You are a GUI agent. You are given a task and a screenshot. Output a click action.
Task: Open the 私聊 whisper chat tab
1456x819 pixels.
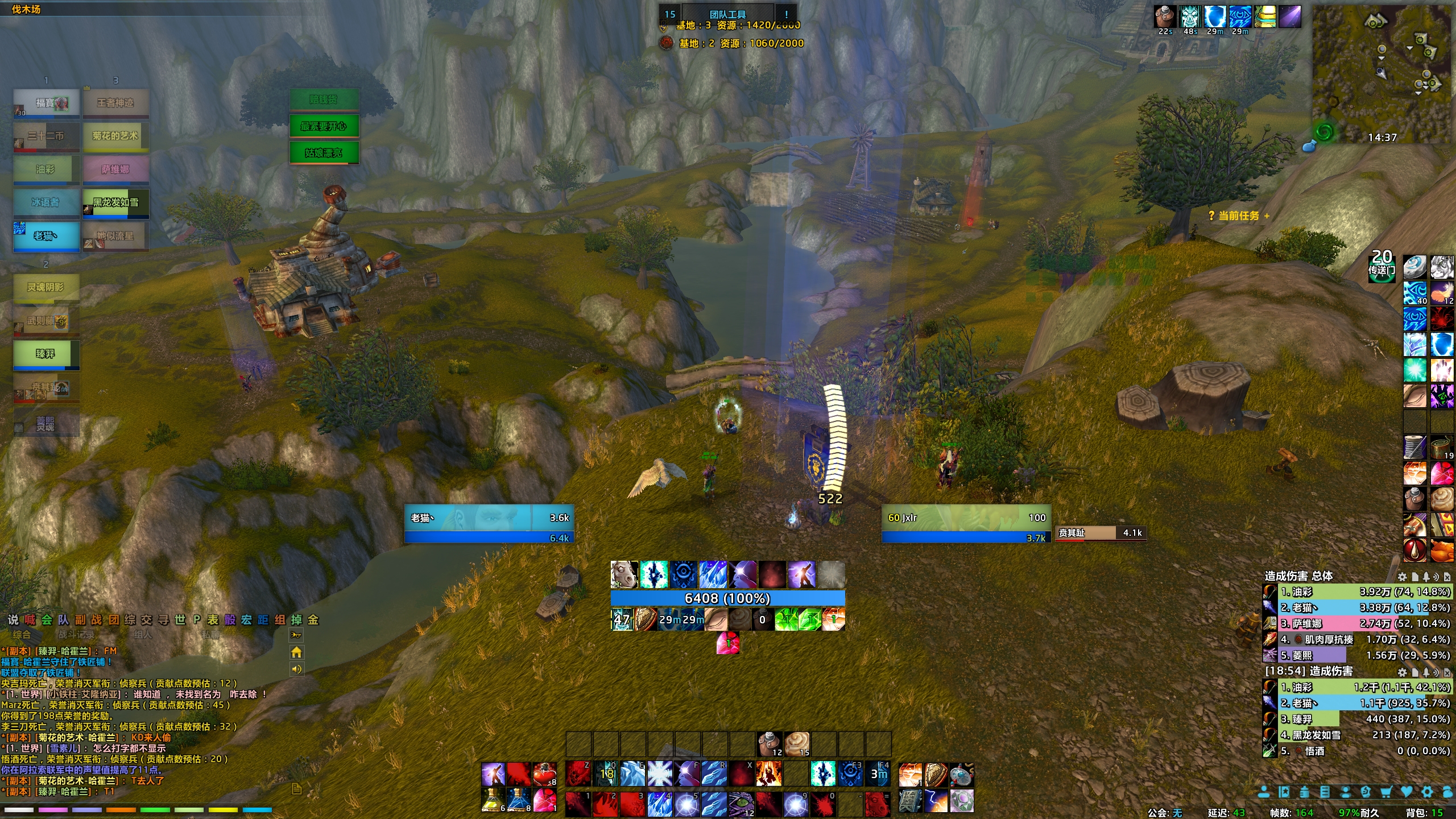click(210, 634)
